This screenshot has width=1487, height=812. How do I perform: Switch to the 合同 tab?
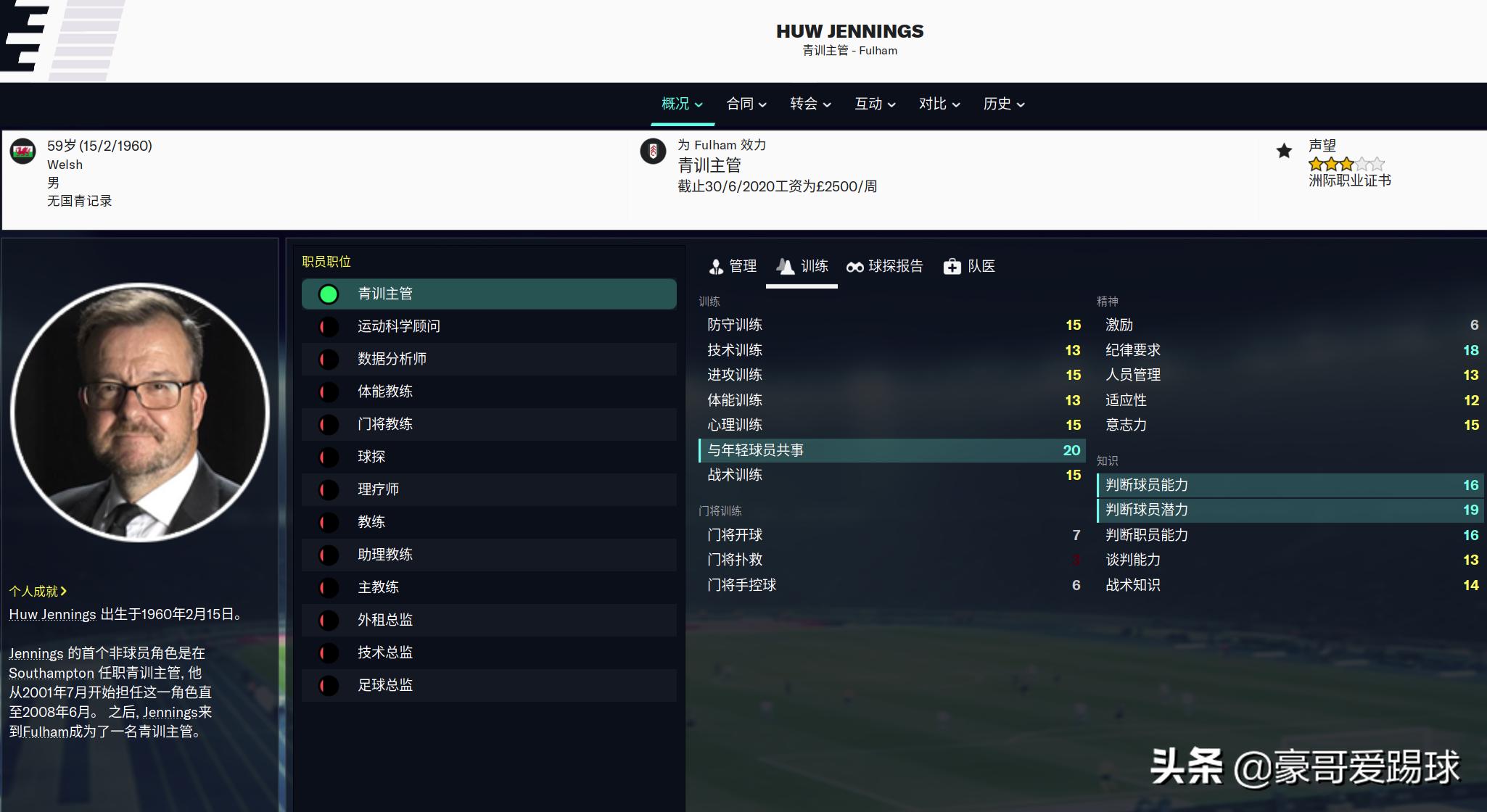[x=746, y=104]
